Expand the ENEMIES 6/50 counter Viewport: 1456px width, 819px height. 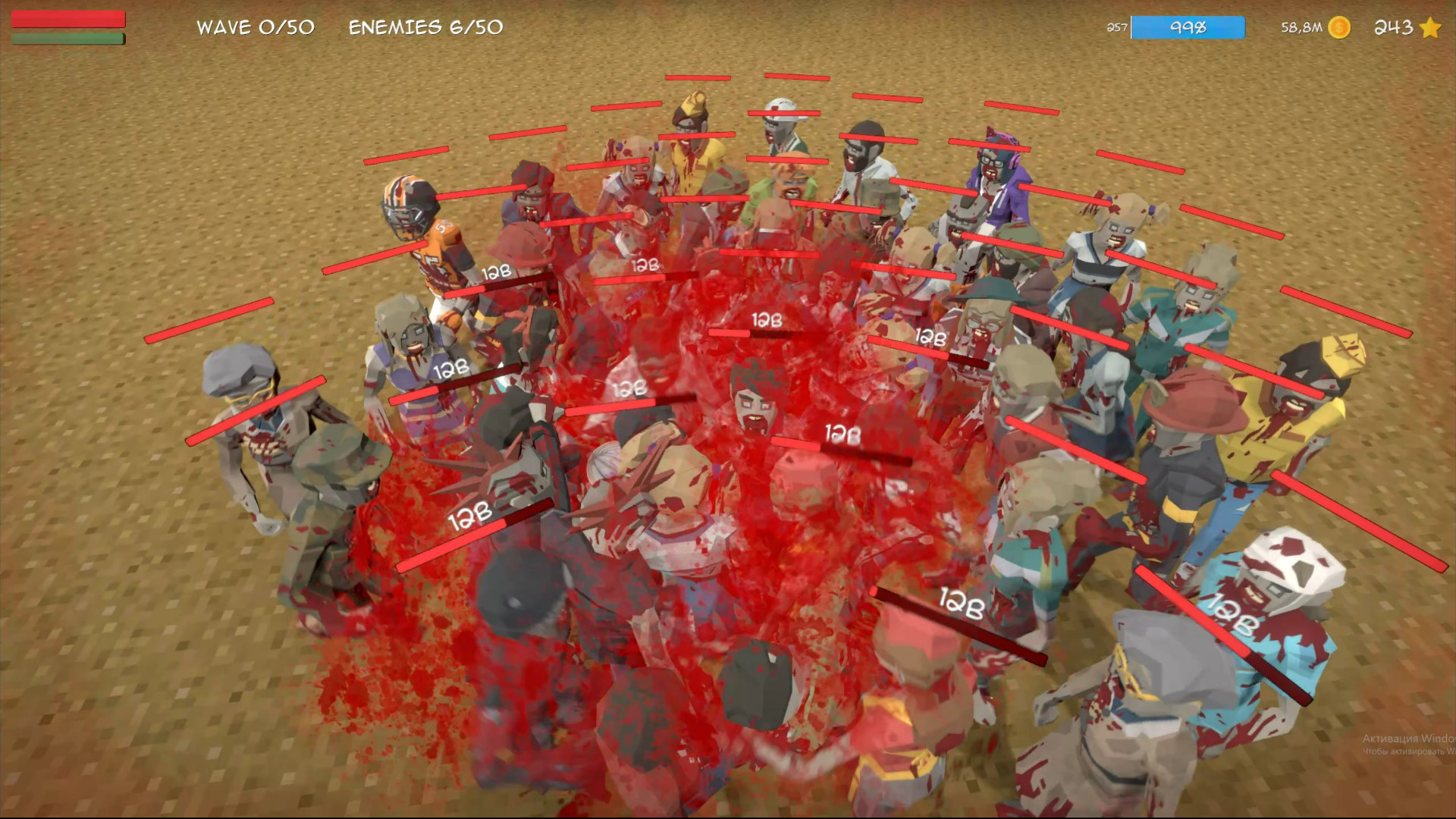[425, 27]
